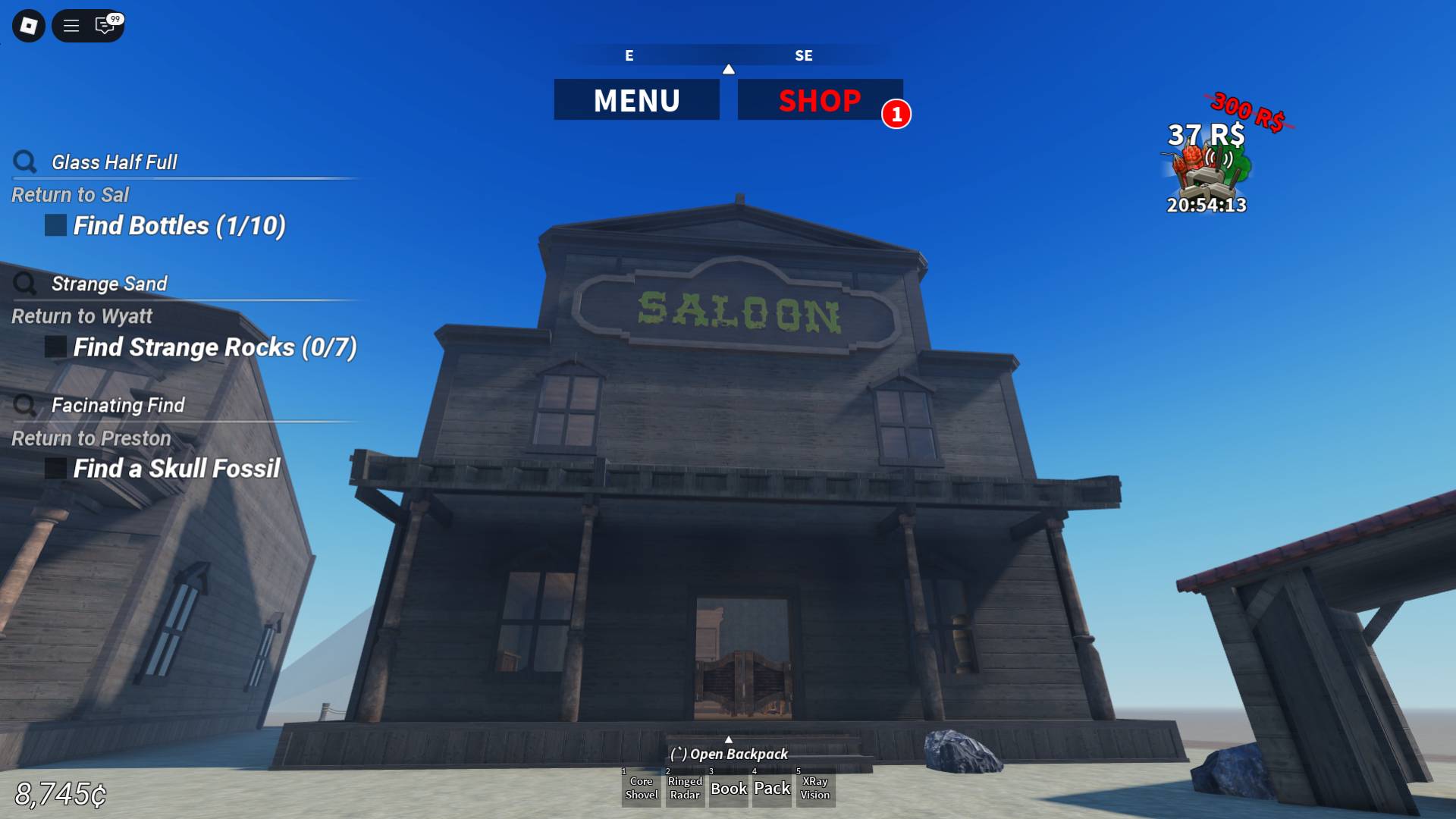Select the Pack in slot 4
1456x819 pixels.
point(771,789)
